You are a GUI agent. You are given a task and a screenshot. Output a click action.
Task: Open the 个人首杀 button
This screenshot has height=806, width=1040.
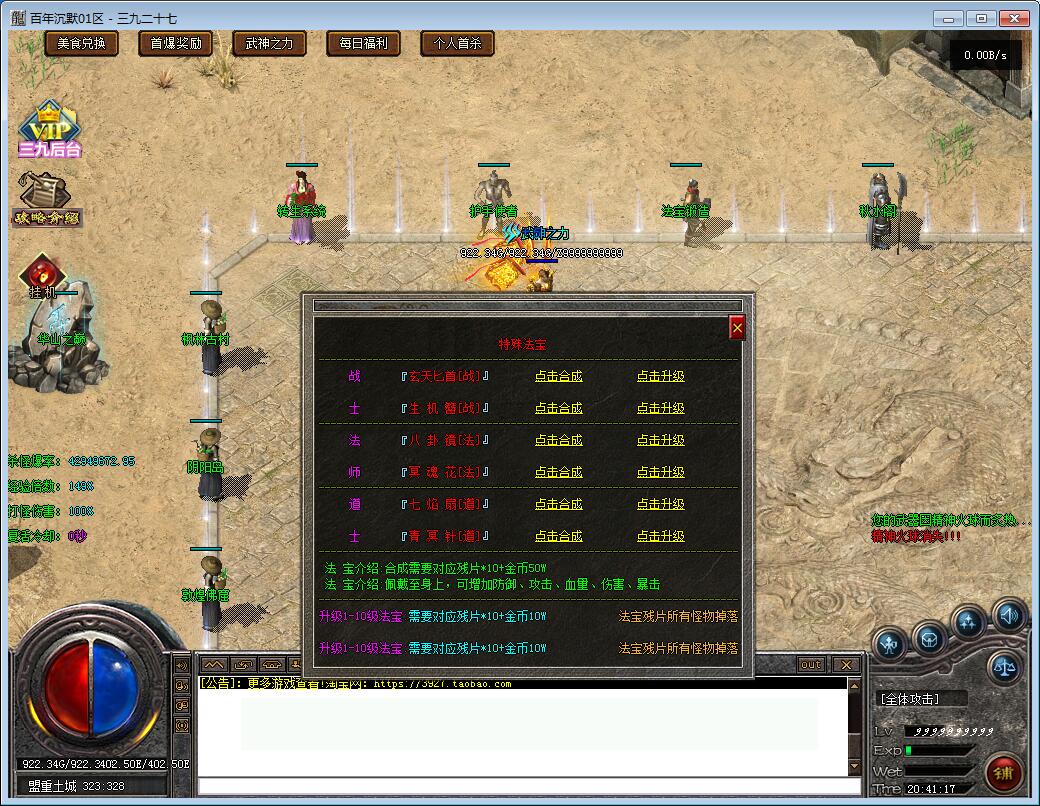[457, 43]
